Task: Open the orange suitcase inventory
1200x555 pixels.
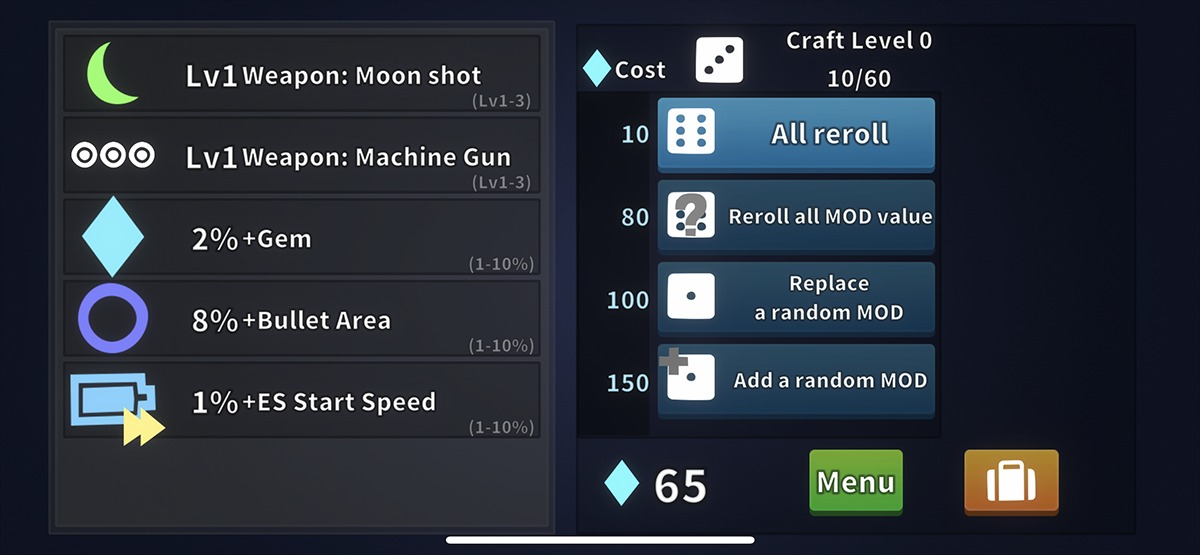Action: [x=1010, y=482]
